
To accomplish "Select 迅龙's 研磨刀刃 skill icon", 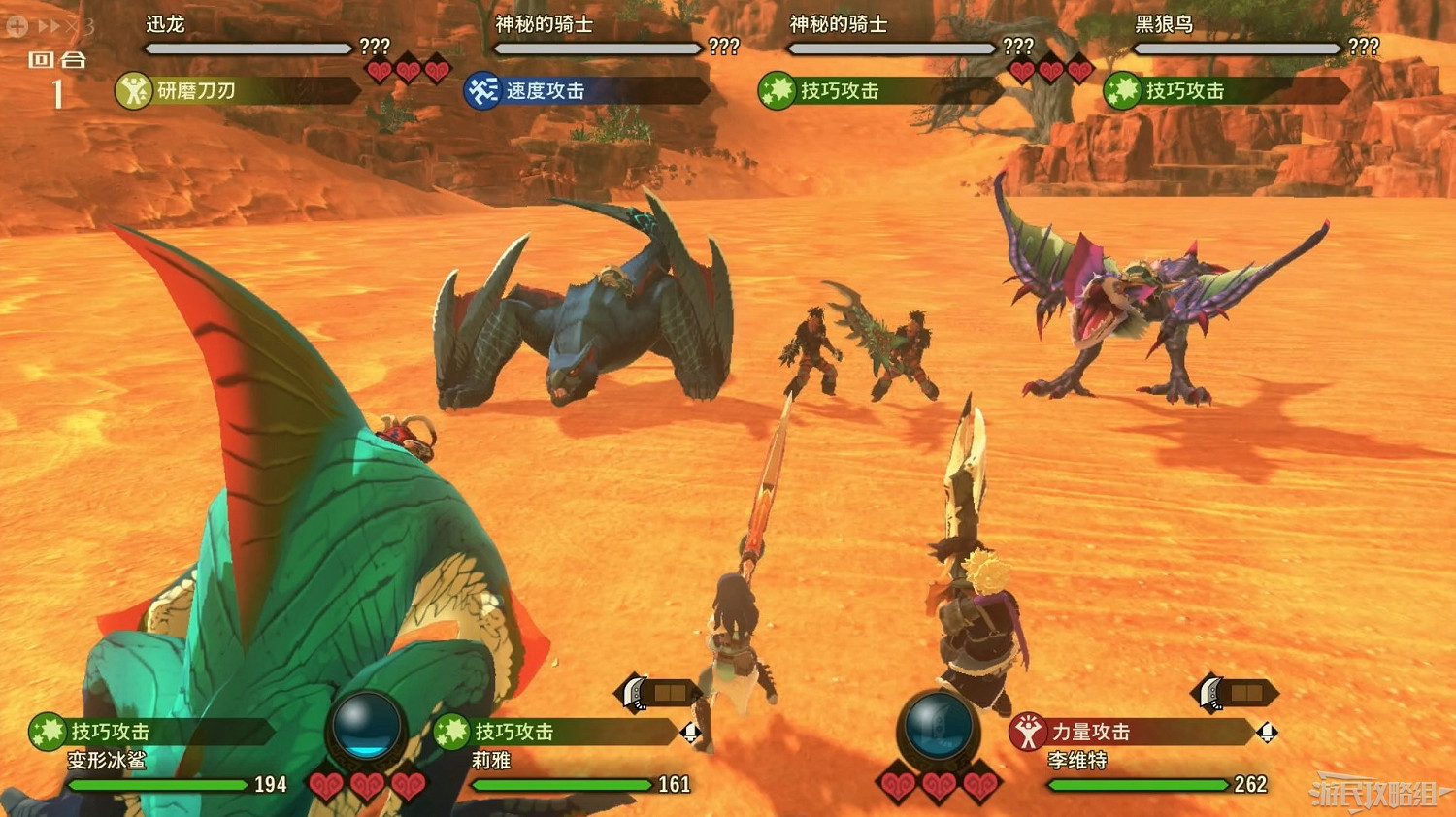I will (133, 91).
